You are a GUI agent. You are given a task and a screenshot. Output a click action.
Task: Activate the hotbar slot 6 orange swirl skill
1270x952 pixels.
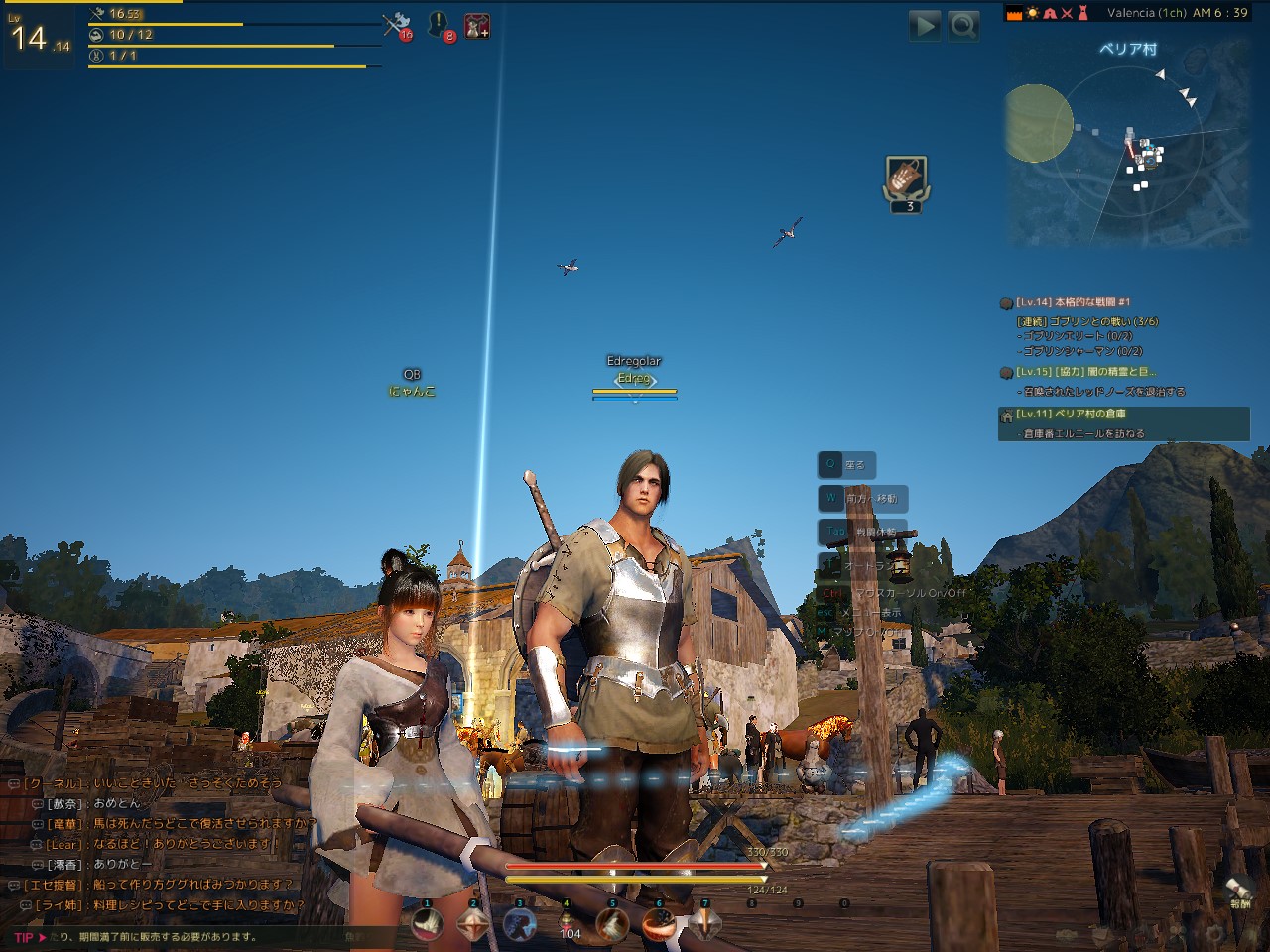[659, 924]
